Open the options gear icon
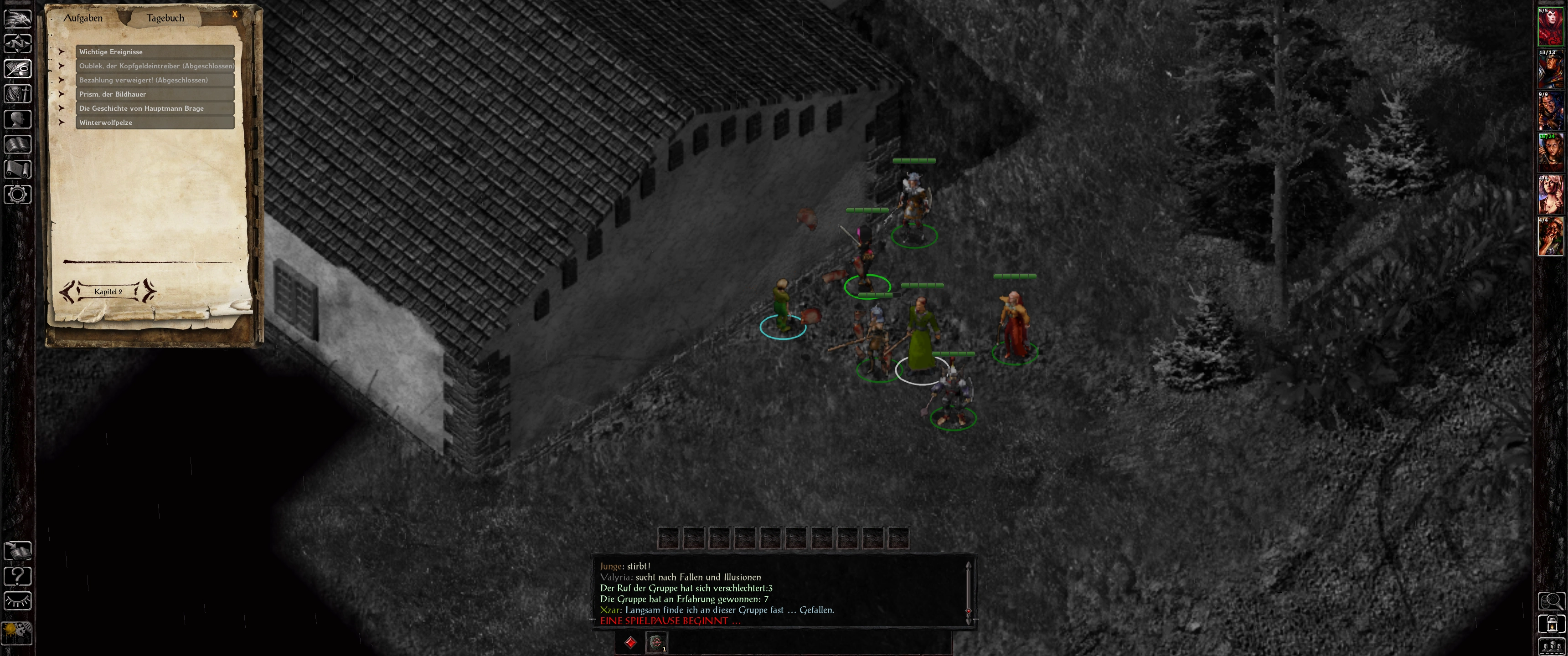This screenshot has width=1568, height=656. [x=18, y=195]
